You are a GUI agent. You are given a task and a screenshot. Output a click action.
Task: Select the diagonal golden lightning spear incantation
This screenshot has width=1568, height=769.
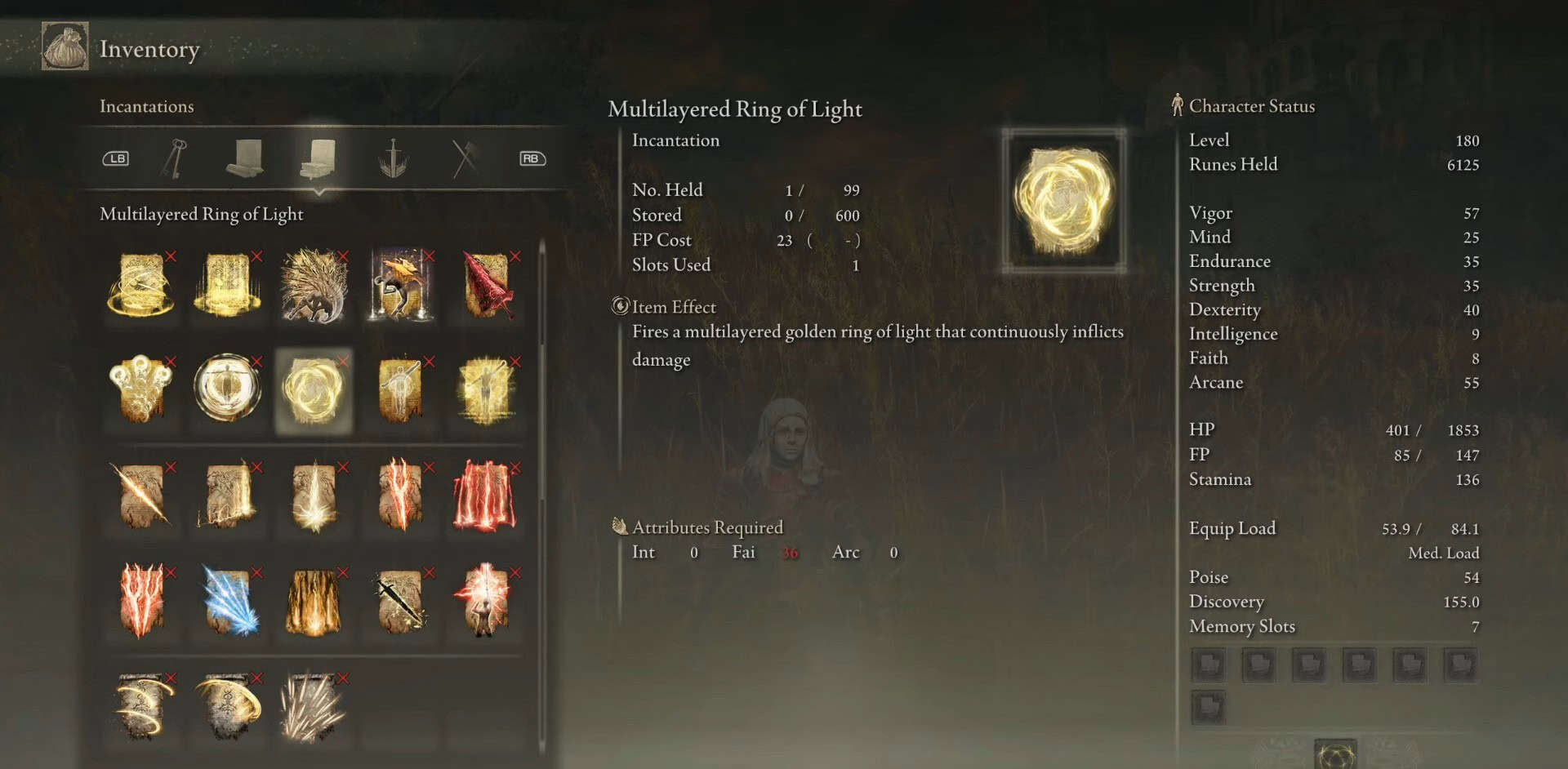[x=141, y=496]
